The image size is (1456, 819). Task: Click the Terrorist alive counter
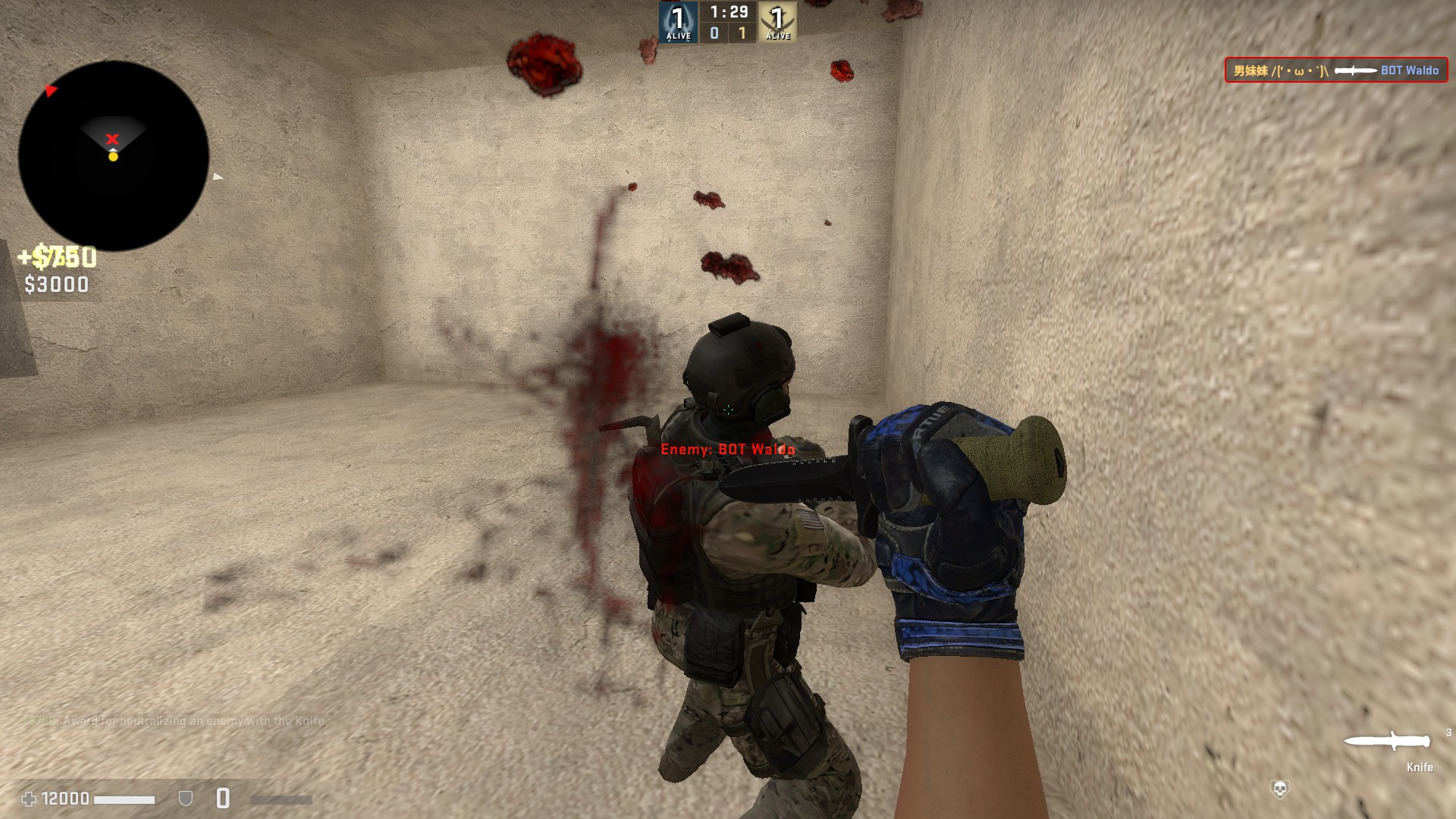coord(777,22)
